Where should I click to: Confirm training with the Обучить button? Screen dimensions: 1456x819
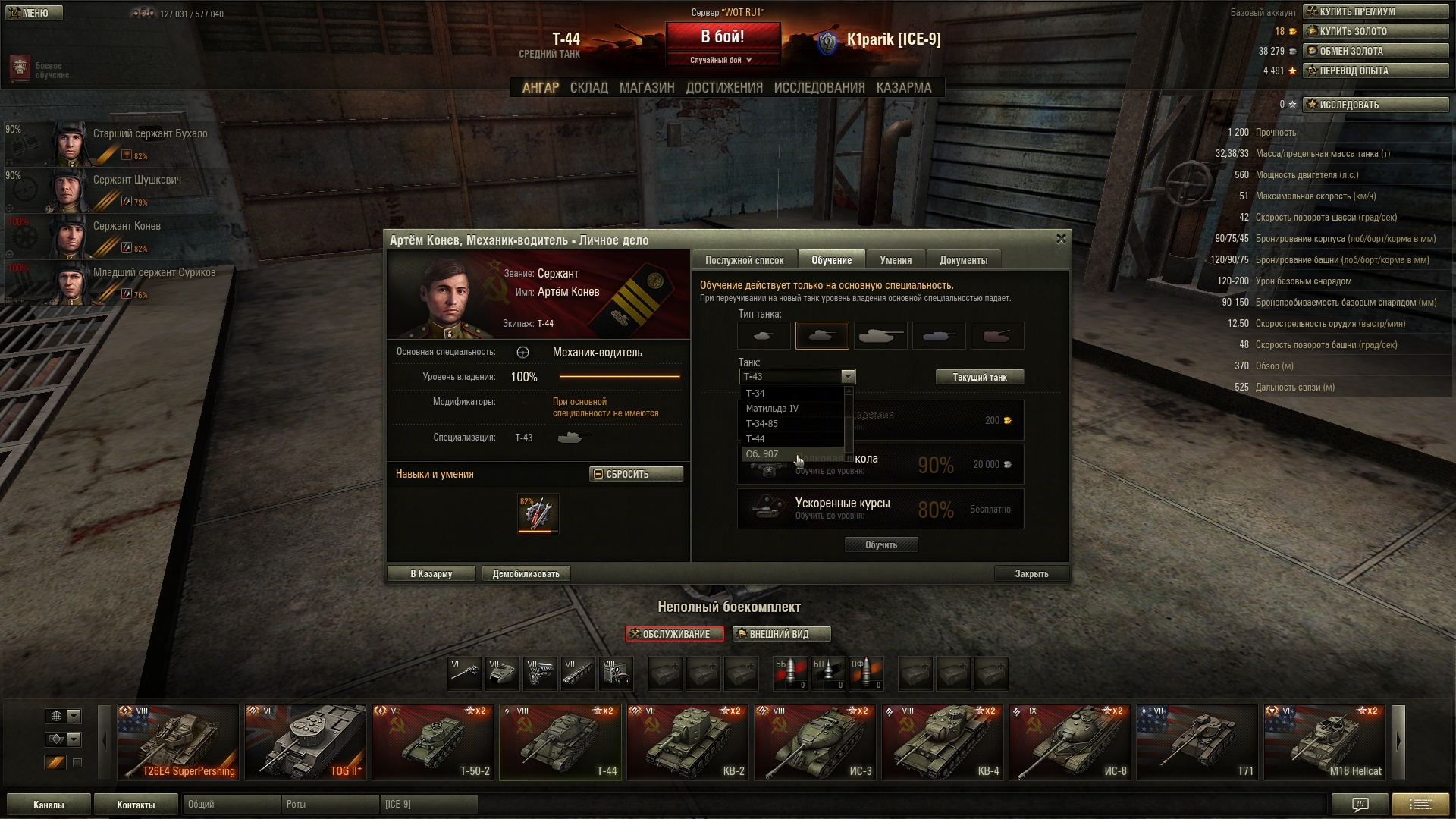point(880,544)
